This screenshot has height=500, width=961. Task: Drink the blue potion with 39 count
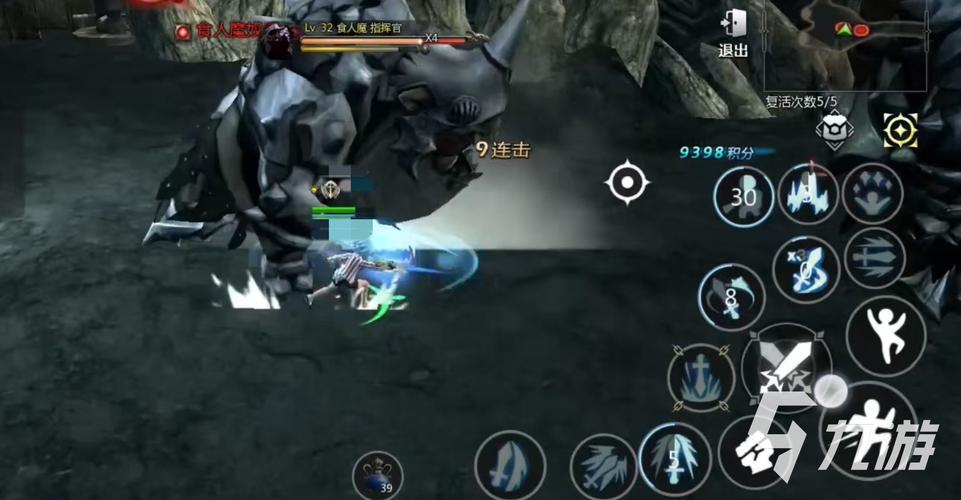[x=377, y=475]
